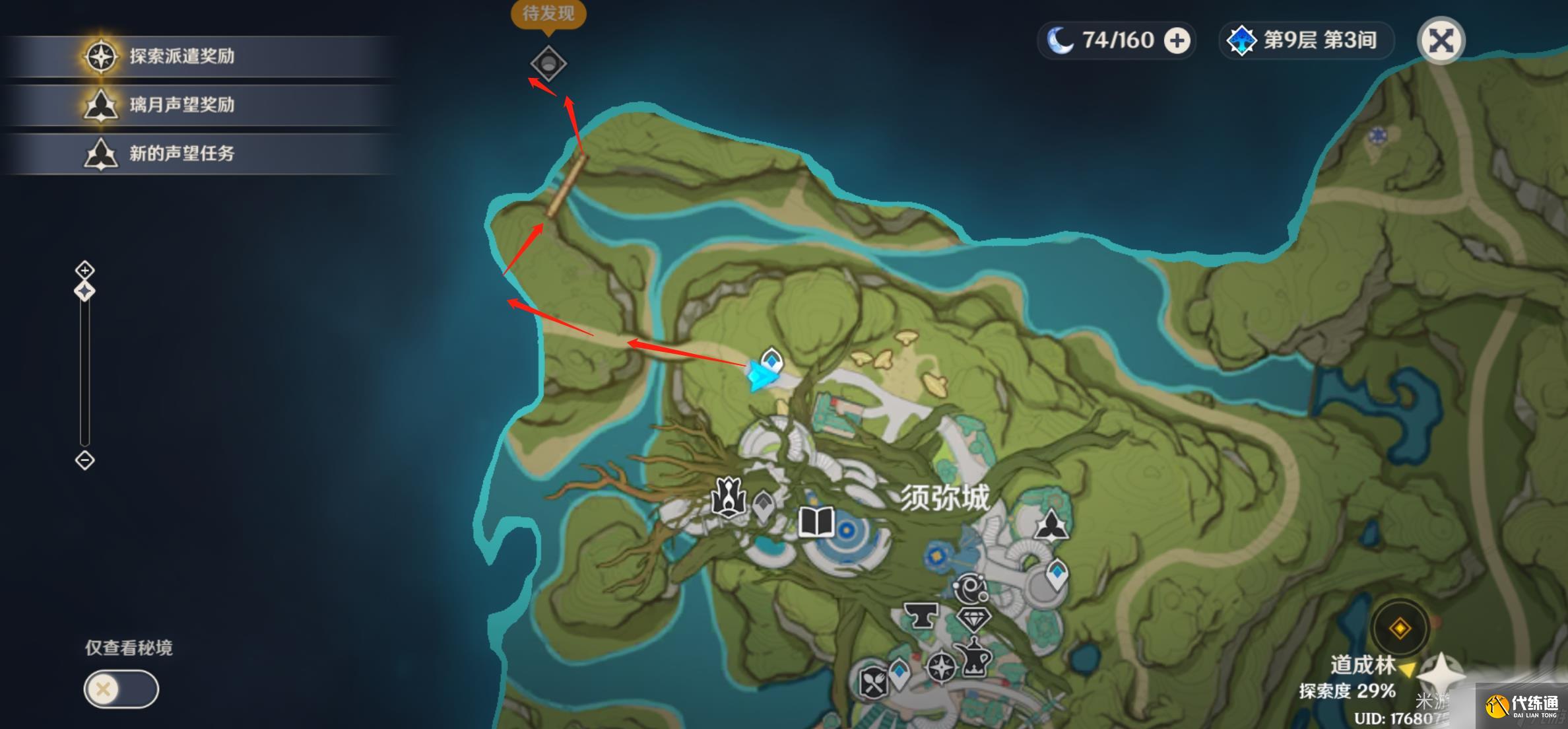Click the open book map marker
The image size is (1568, 729).
(816, 522)
